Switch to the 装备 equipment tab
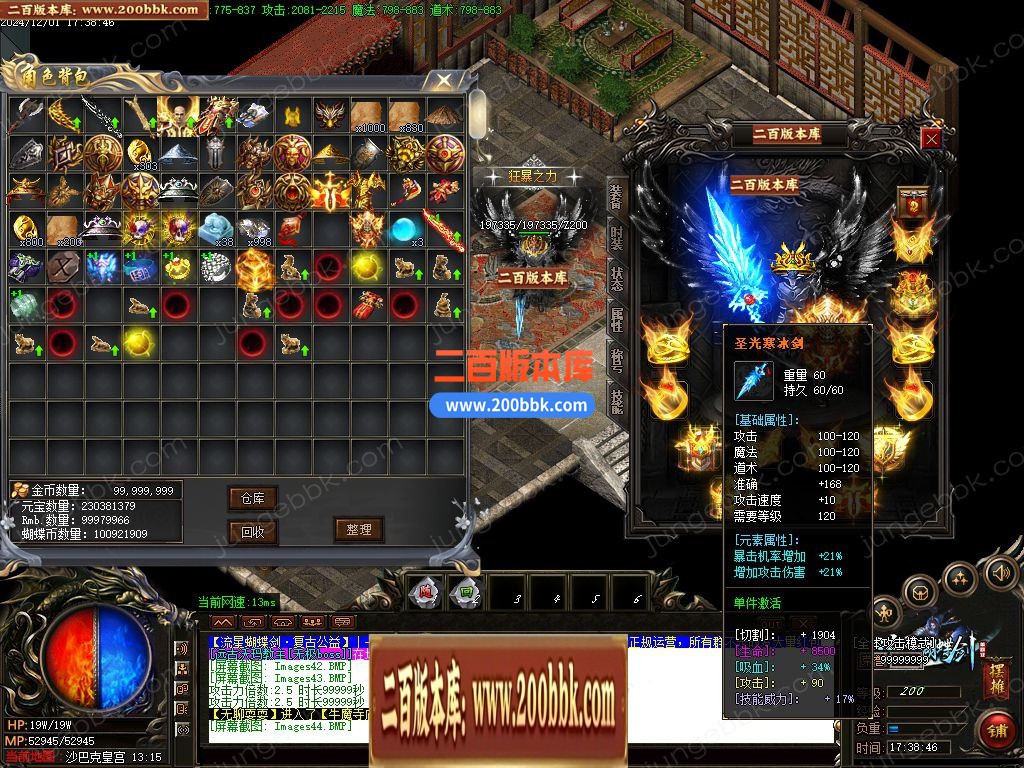The height and width of the screenshot is (768, 1024). coord(616,197)
